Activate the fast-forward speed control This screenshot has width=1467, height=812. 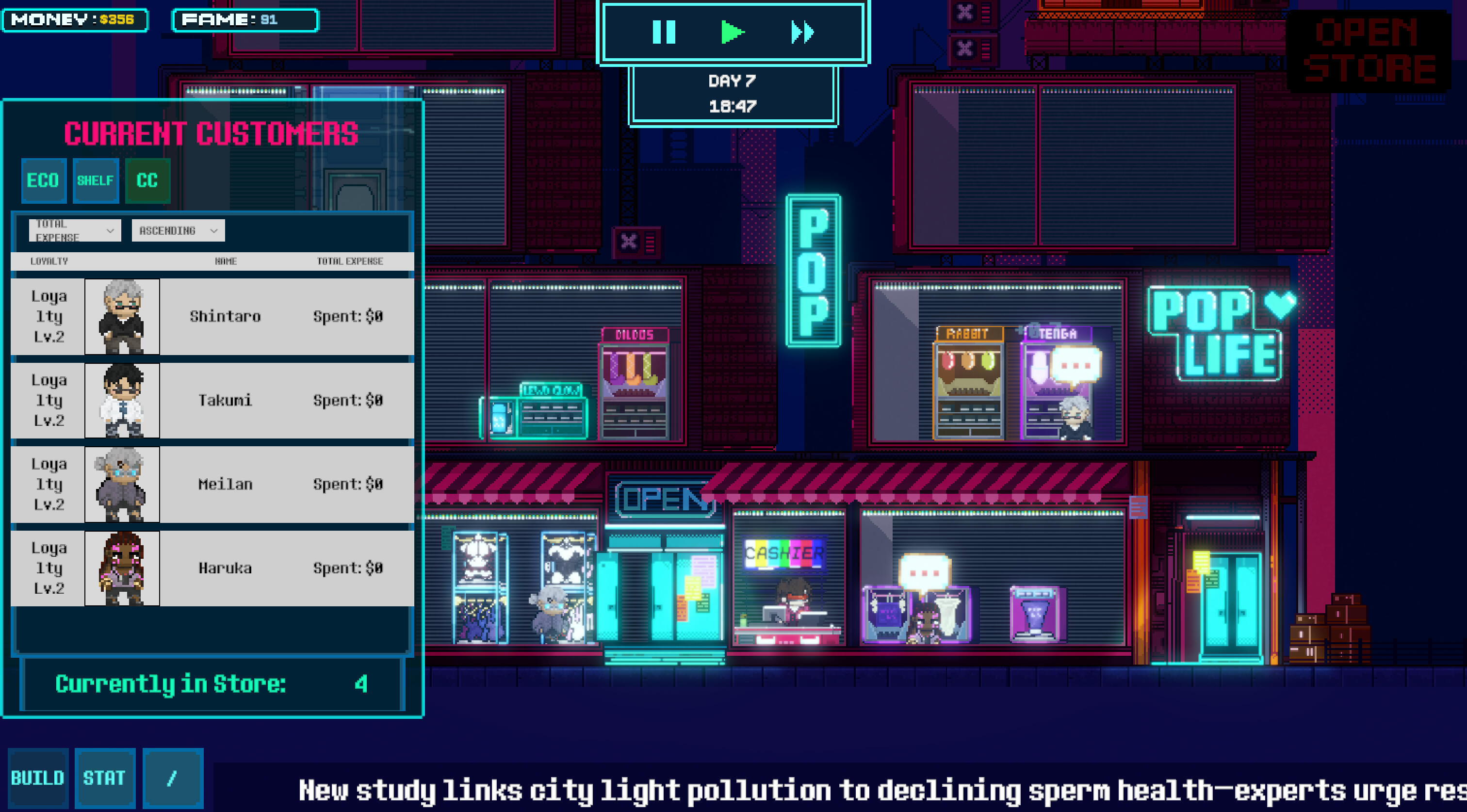802,32
